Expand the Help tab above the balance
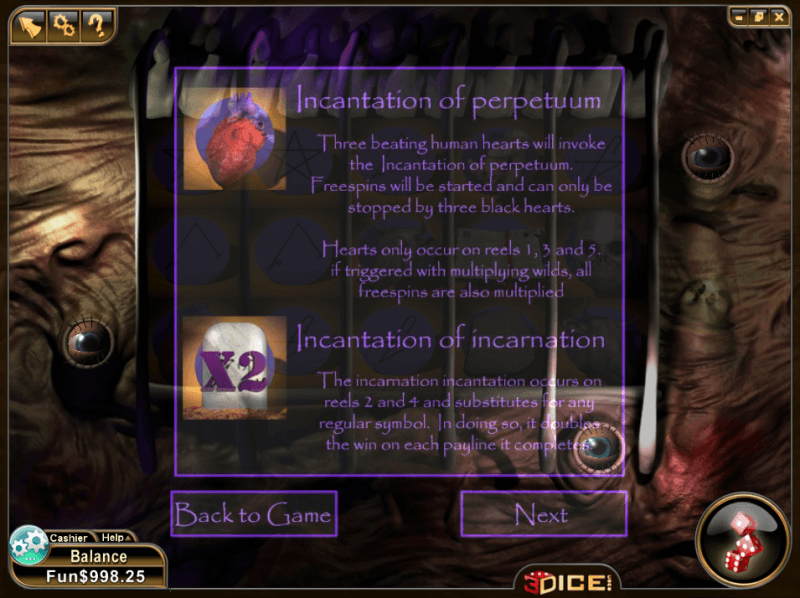This screenshot has height=598, width=800. coord(112,538)
